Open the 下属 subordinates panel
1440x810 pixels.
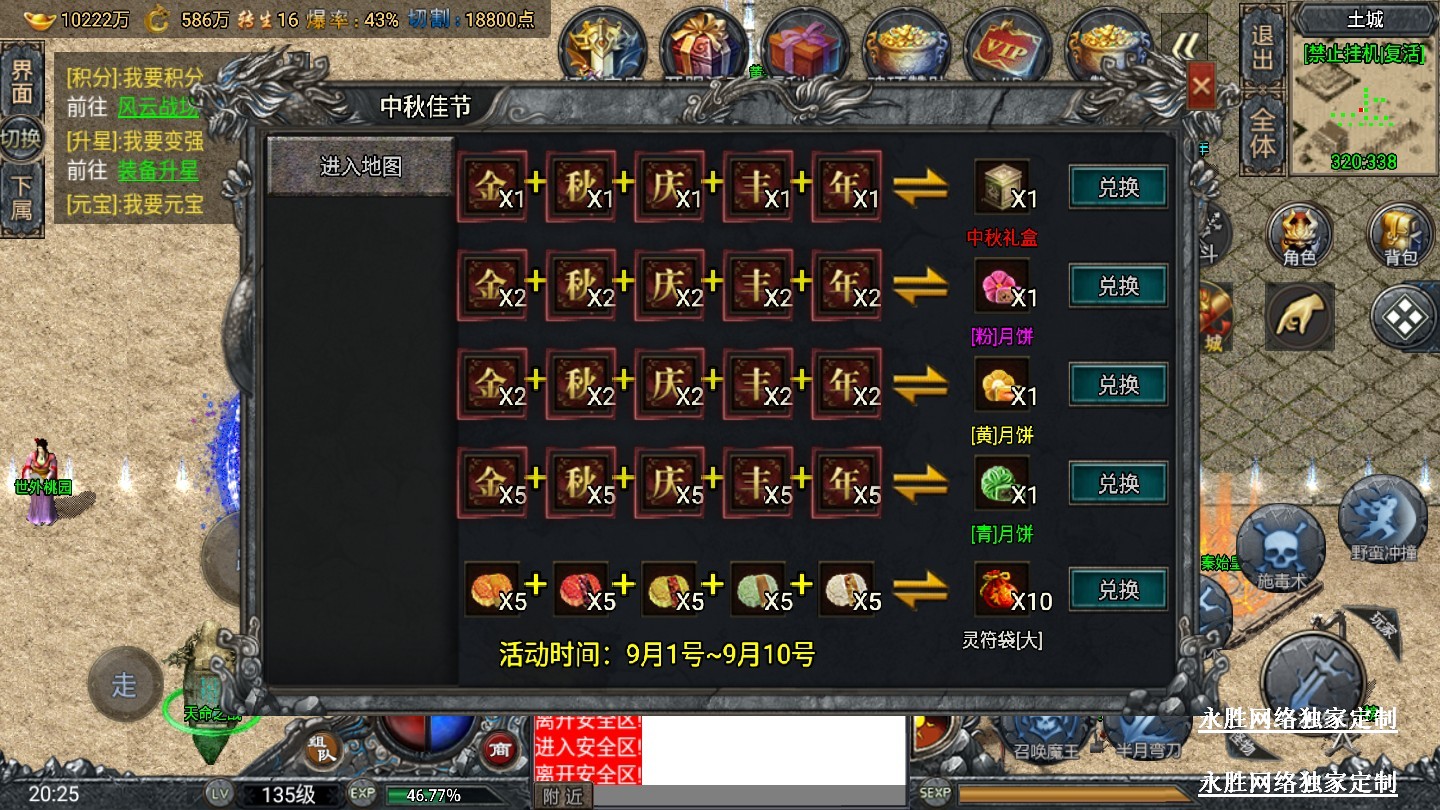(21, 197)
